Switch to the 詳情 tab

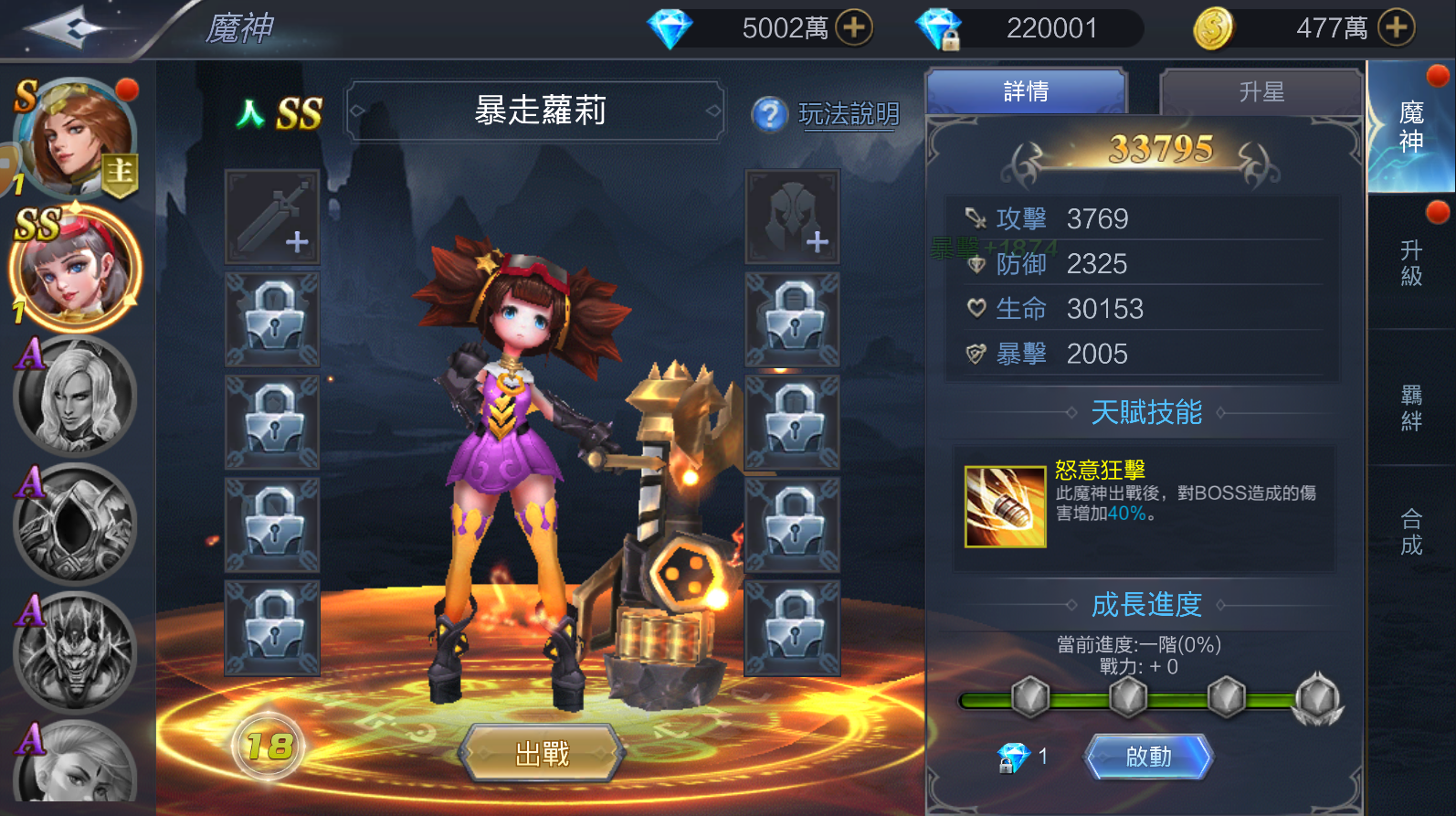click(x=1026, y=91)
